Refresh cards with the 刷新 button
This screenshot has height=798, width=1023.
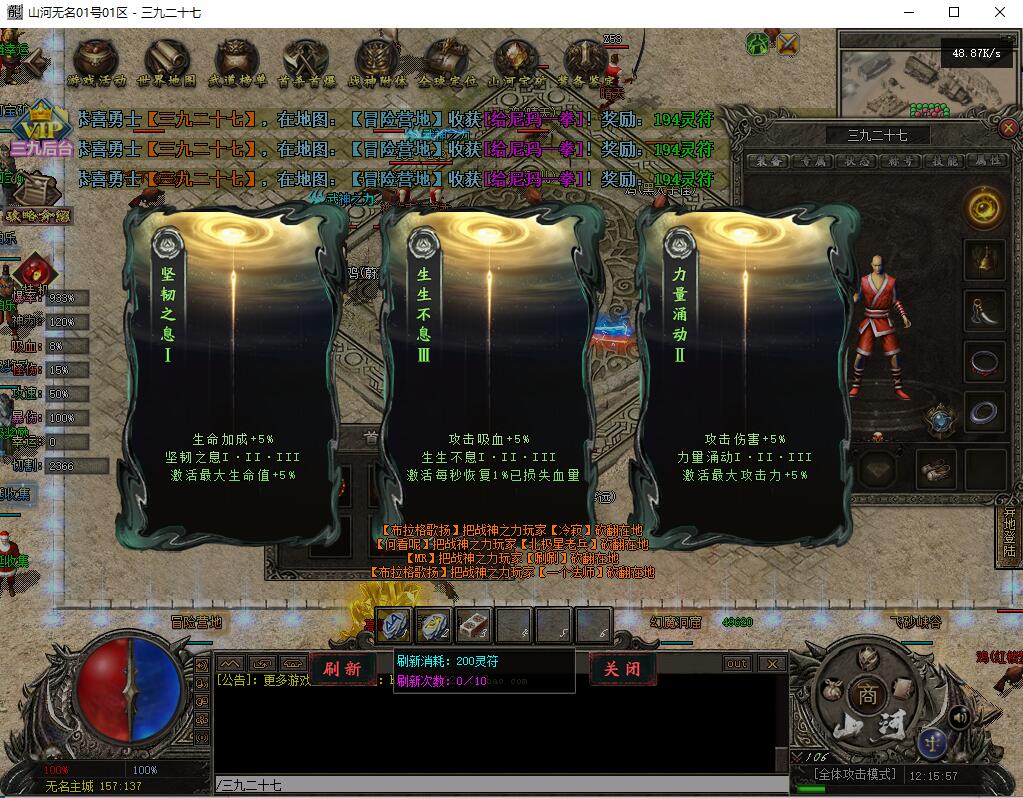[x=342, y=669]
